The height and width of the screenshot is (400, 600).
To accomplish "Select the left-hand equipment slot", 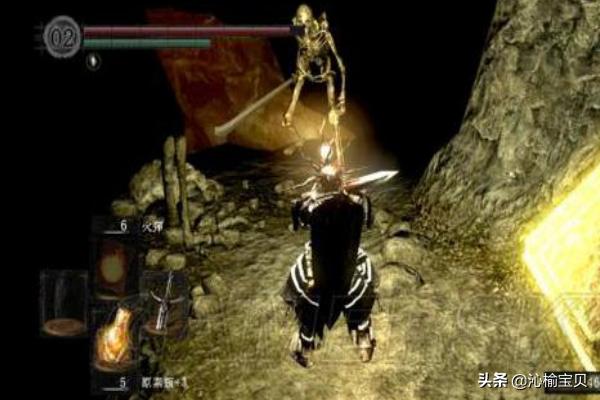I will (63, 303).
